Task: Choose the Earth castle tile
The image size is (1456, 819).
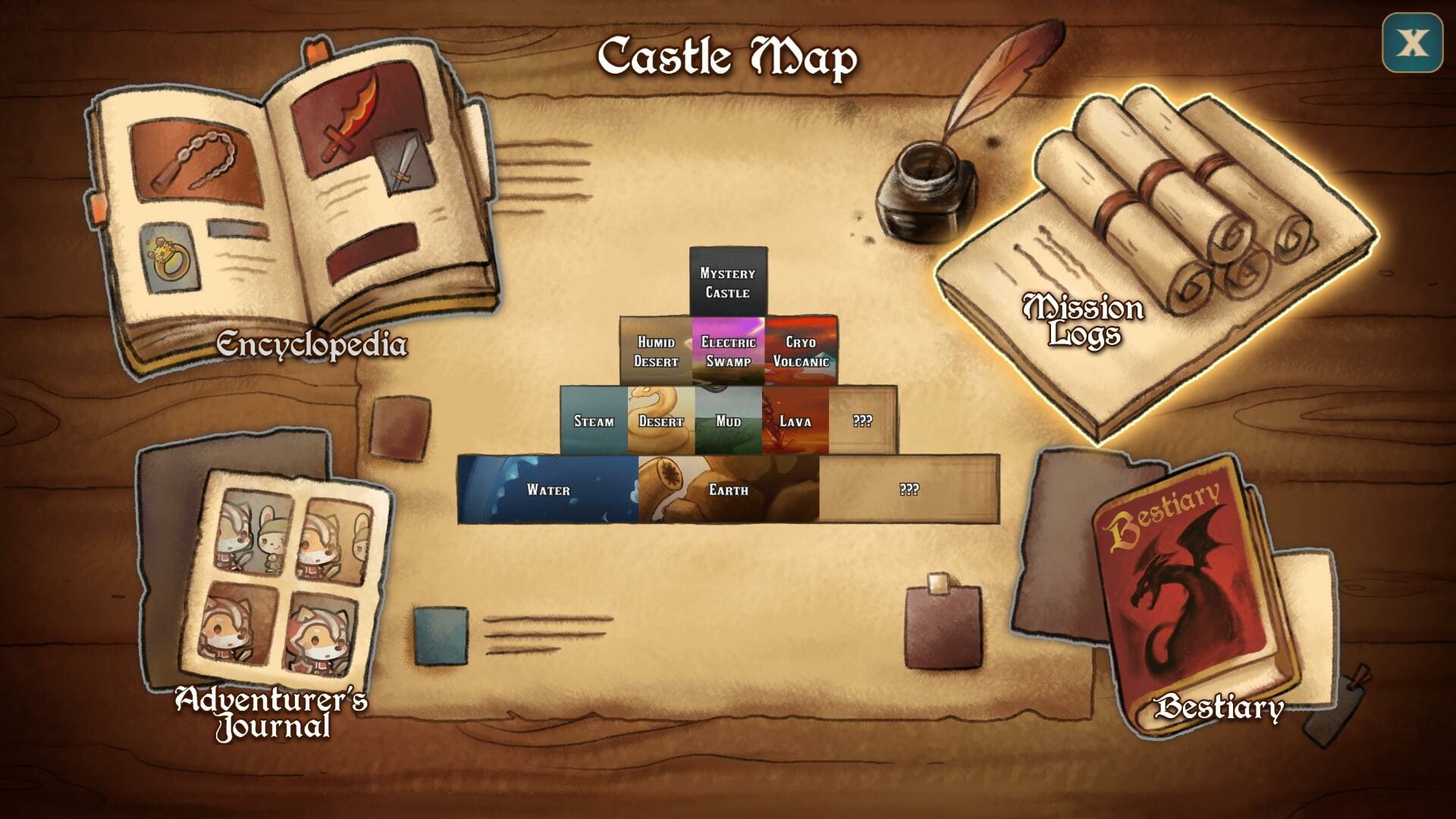Action: pos(728,490)
